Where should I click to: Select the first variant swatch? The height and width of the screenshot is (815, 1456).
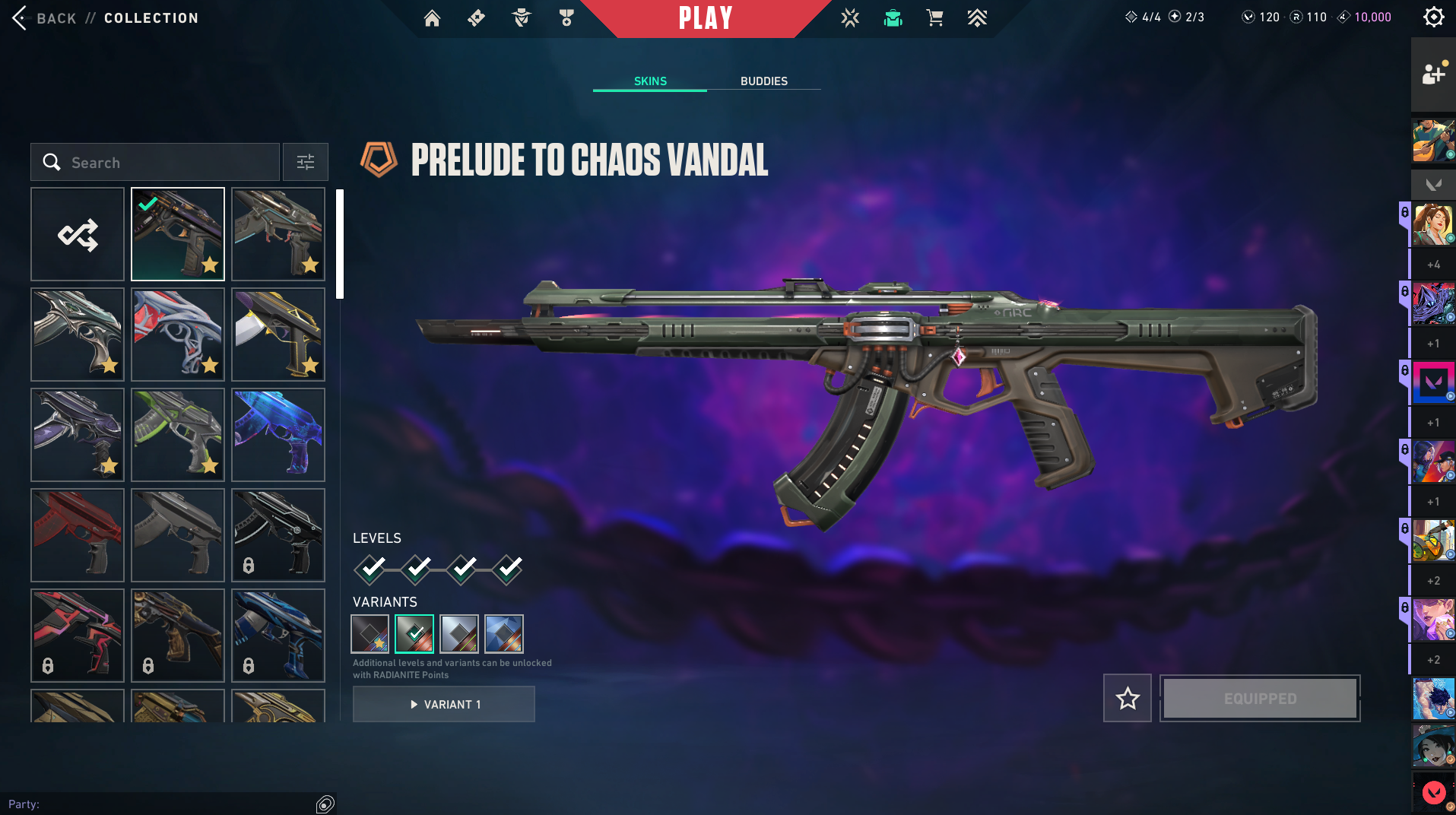370,634
